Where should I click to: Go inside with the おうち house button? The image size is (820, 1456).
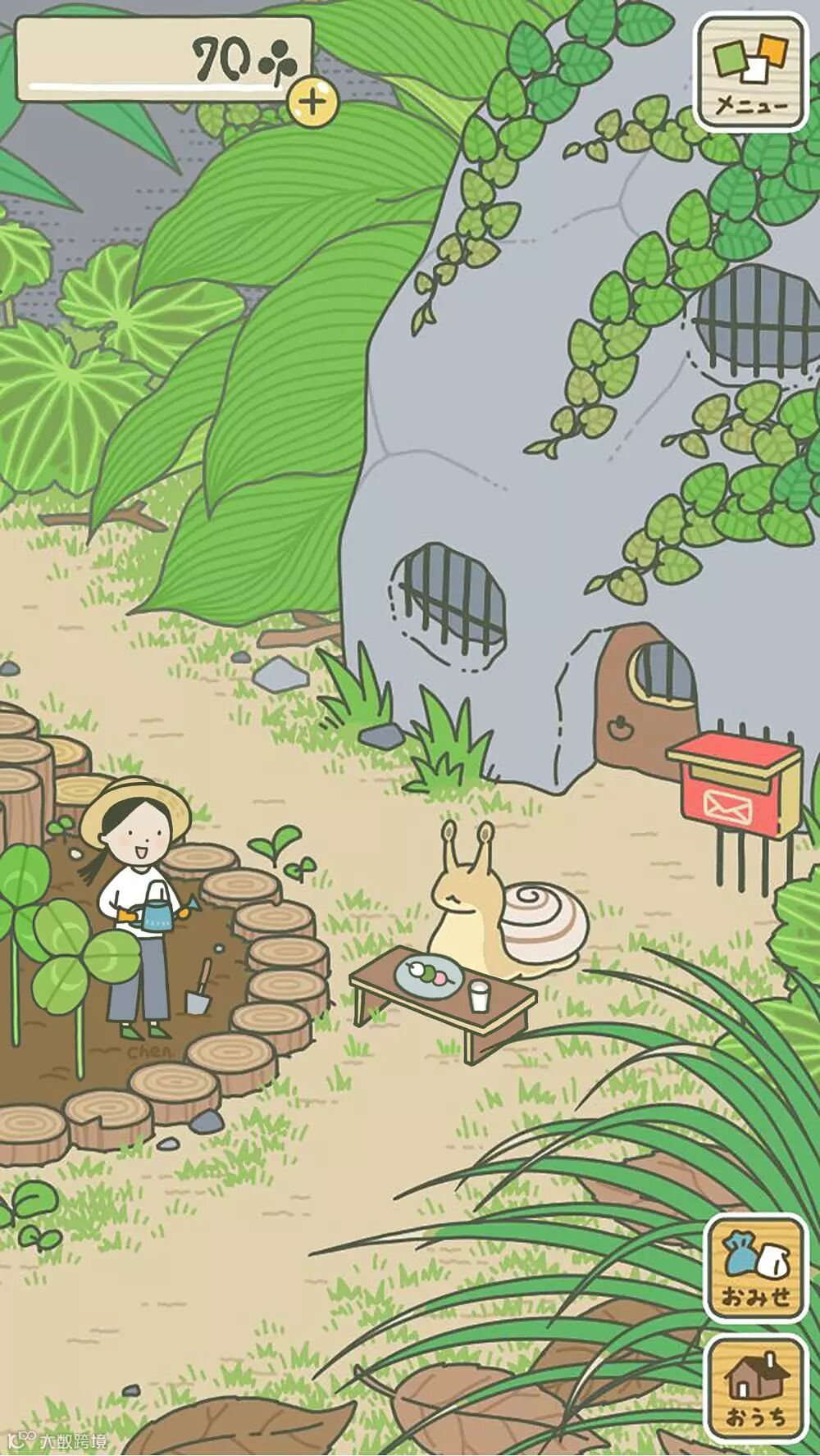755,1386
